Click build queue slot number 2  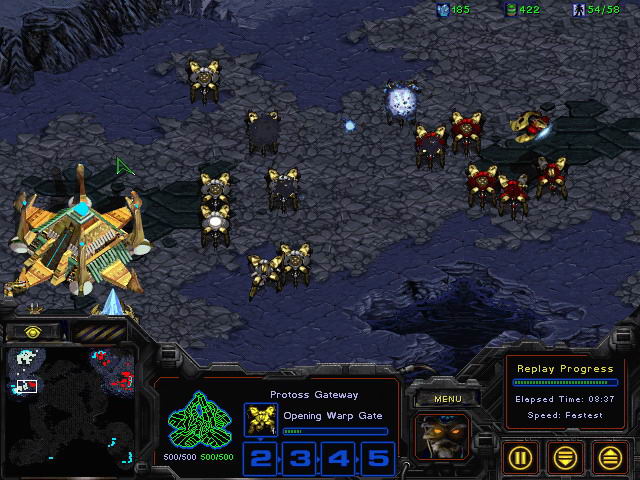260,458
